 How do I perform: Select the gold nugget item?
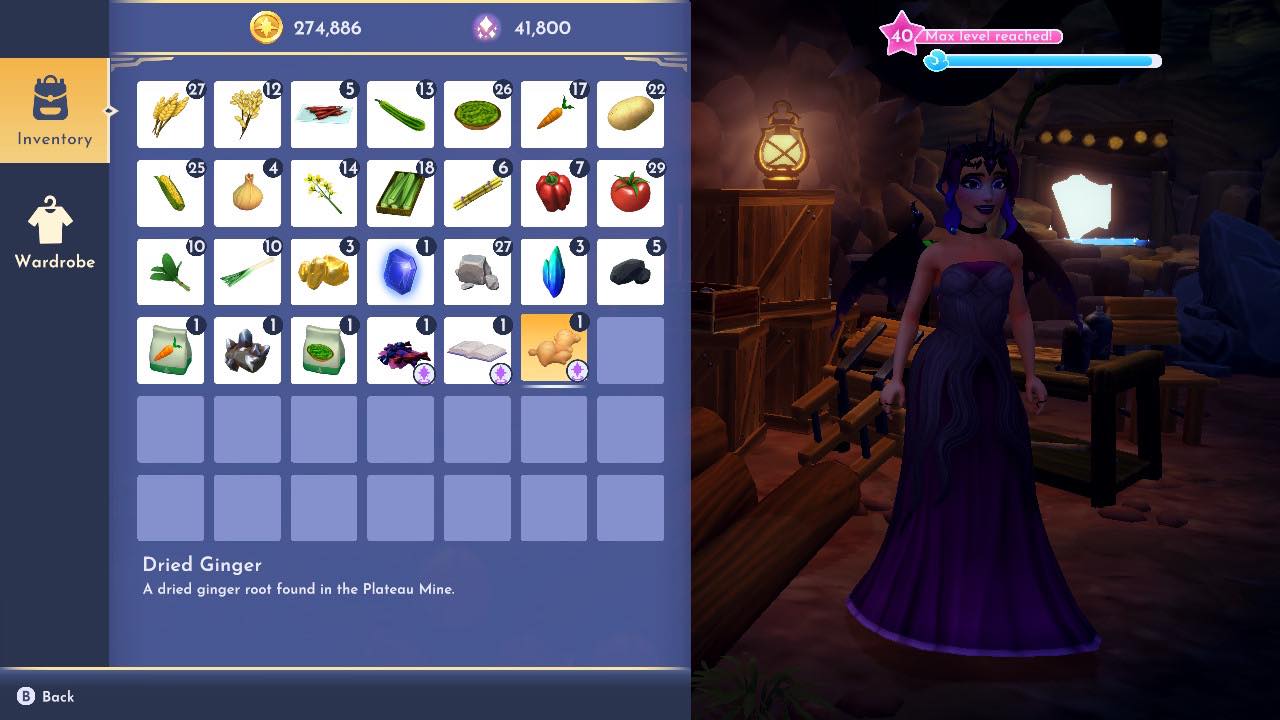pyautogui.click(x=323, y=271)
